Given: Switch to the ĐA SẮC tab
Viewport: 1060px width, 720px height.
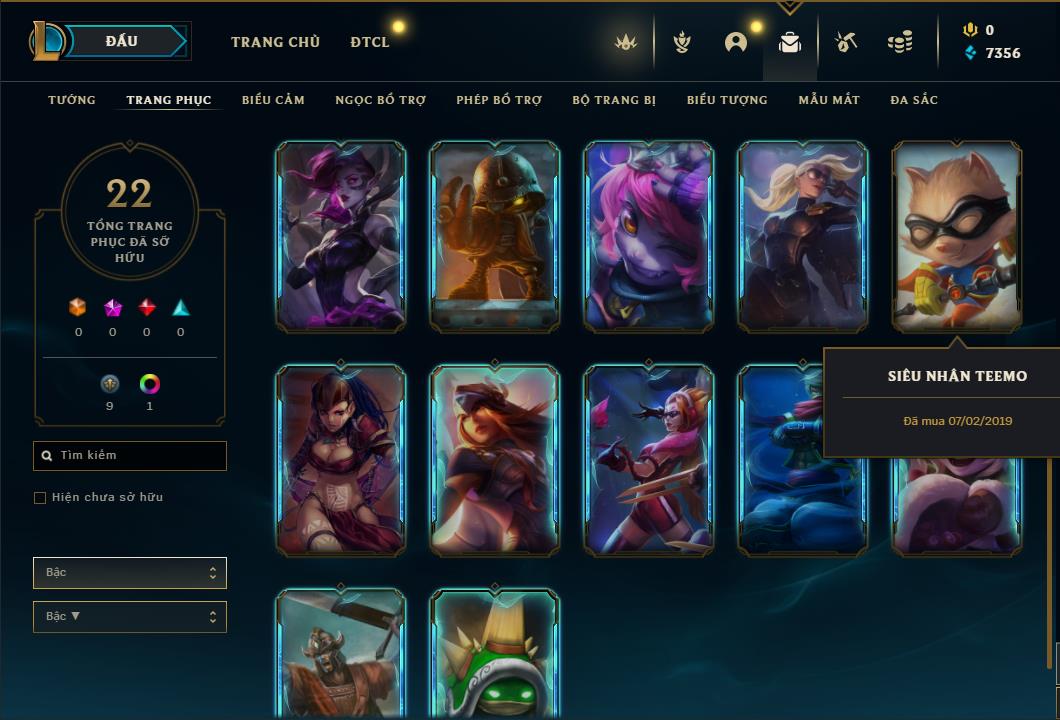Looking at the screenshot, I should [914, 100].
